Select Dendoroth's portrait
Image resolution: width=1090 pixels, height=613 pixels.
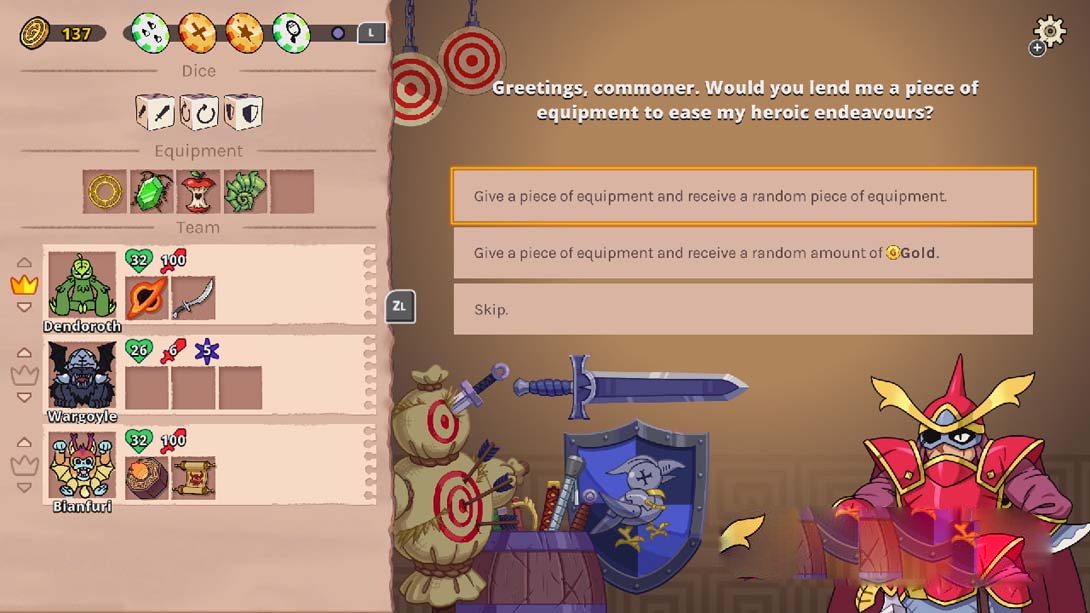point(82,285)
